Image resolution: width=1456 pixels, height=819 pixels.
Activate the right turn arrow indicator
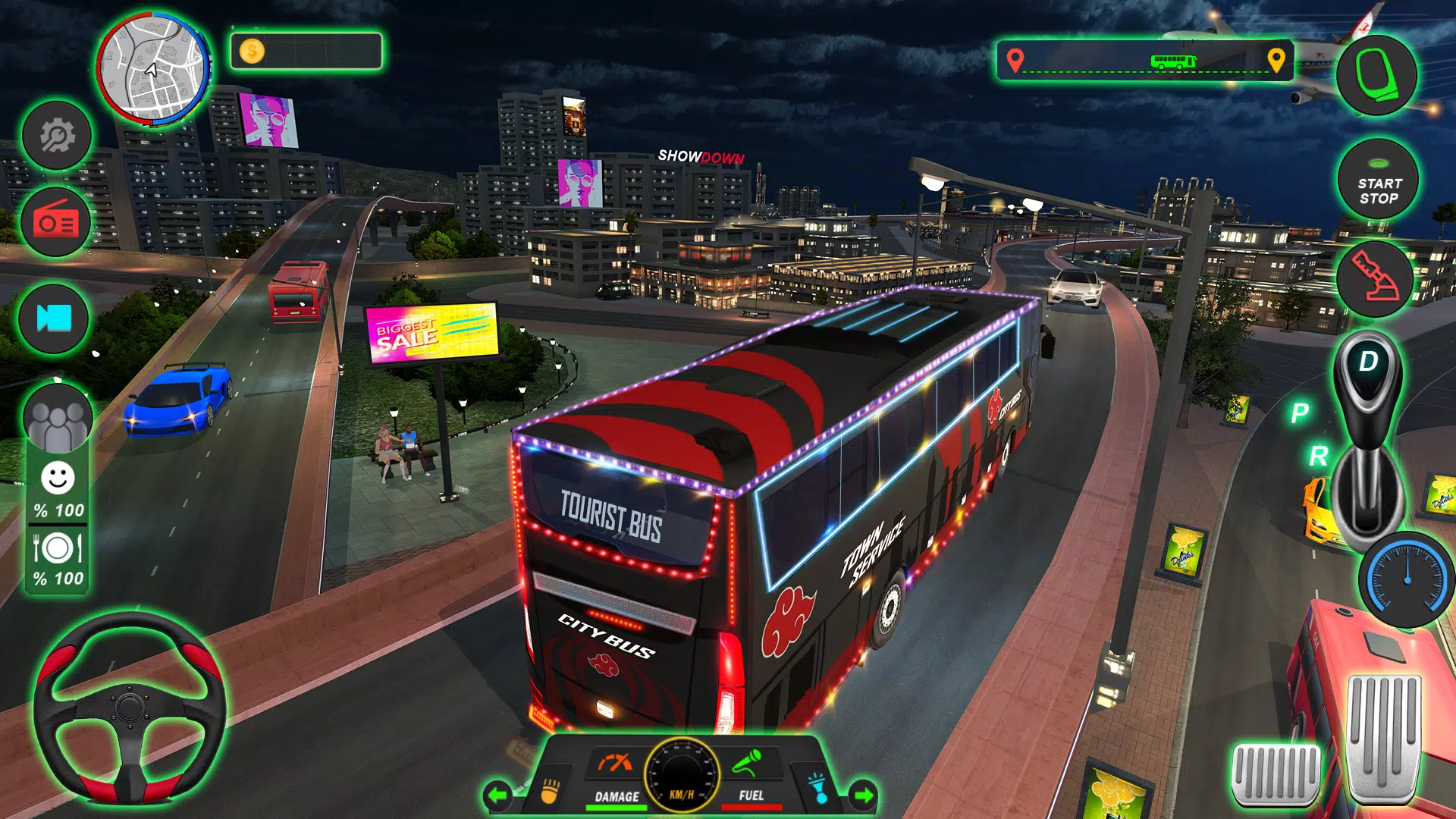863,795
